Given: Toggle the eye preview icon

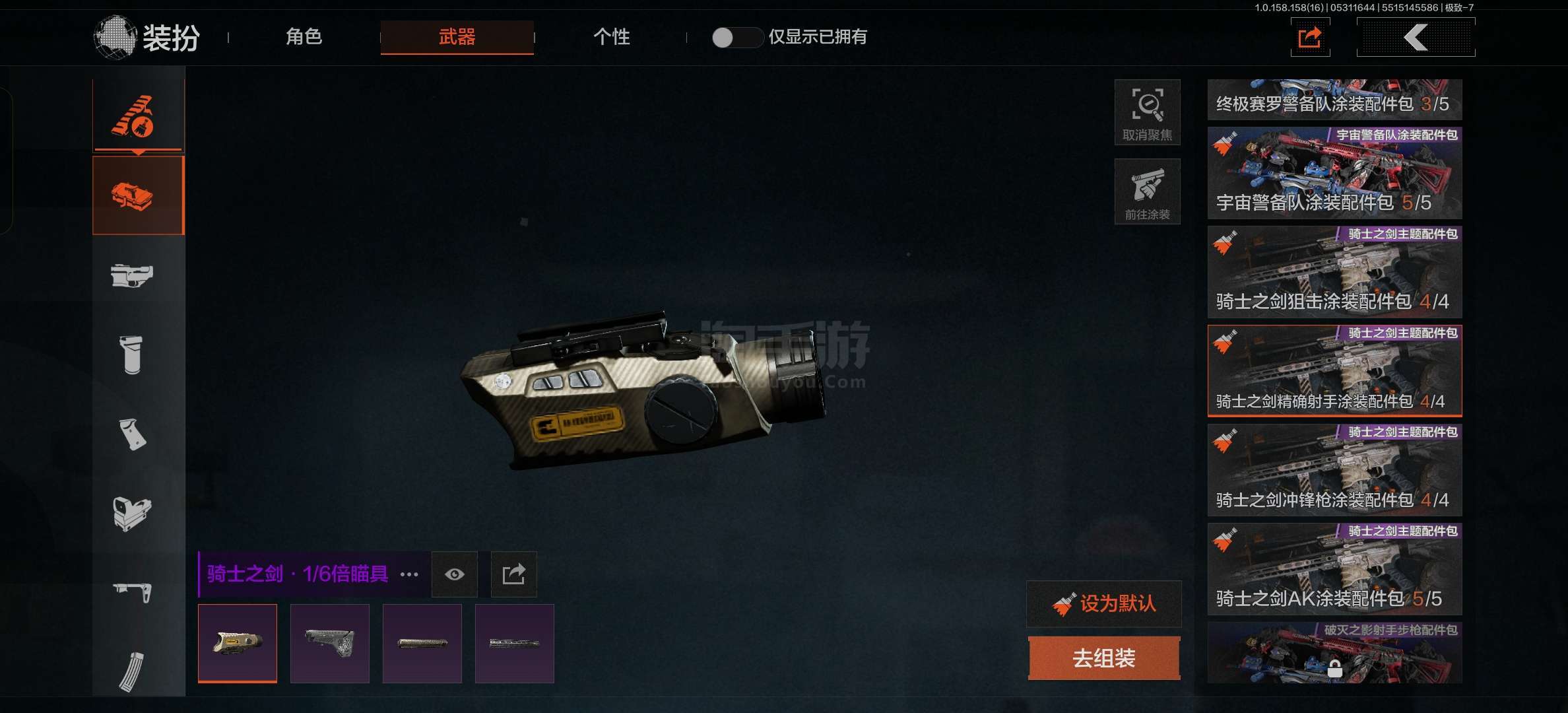Looking at the screenshot, I should pyautogui.click(x=454, y=574).
